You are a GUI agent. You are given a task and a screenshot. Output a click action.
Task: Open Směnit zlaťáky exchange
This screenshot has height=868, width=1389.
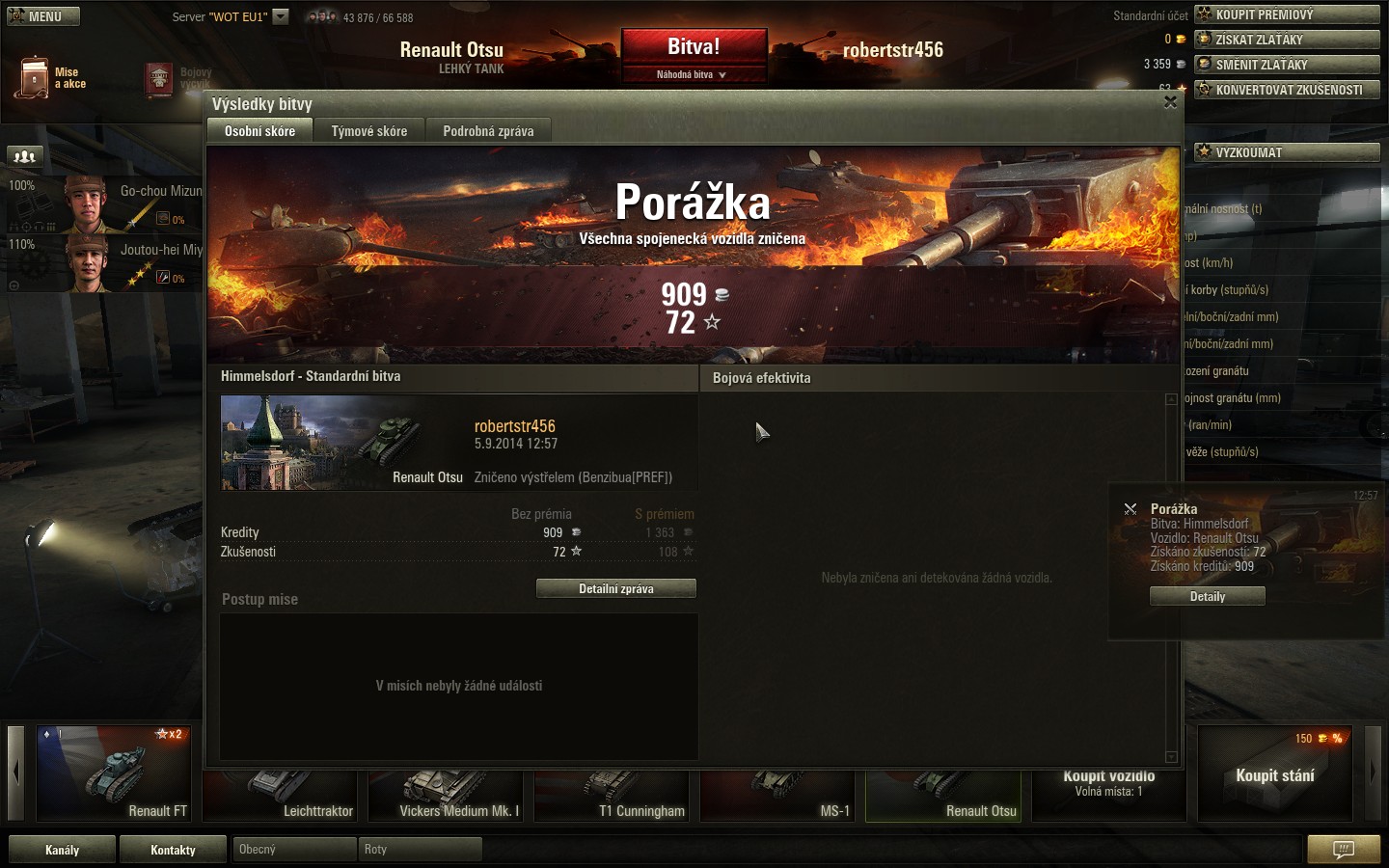pos(1287,65)
